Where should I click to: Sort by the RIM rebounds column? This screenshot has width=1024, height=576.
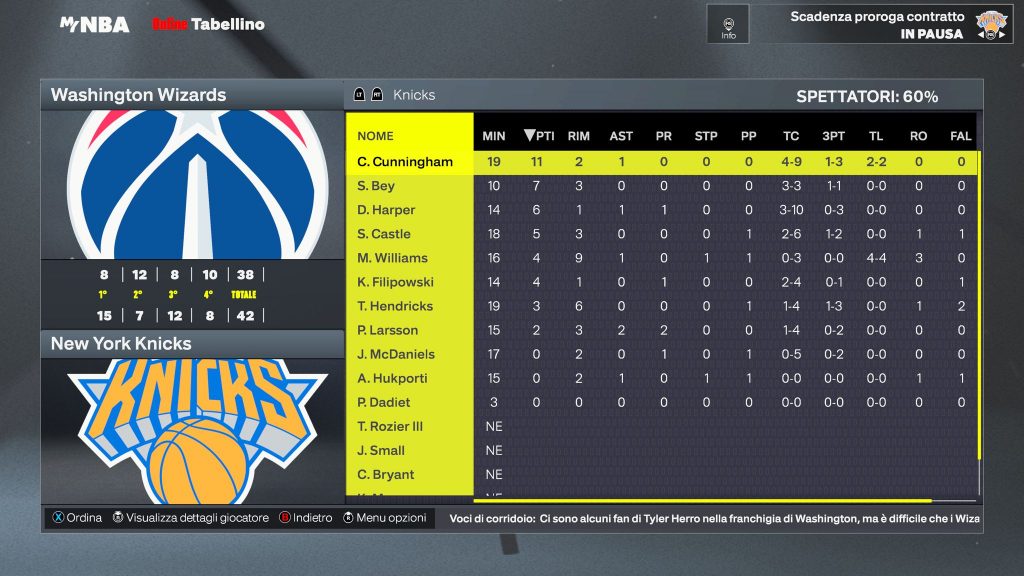click(578, 136)
